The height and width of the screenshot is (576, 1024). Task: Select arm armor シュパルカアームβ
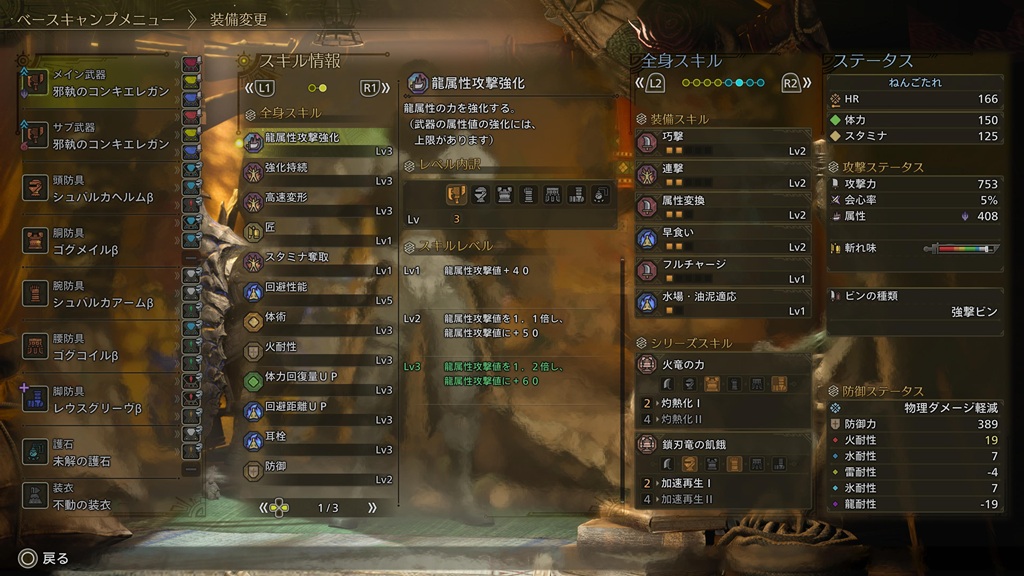click(98, 295)
